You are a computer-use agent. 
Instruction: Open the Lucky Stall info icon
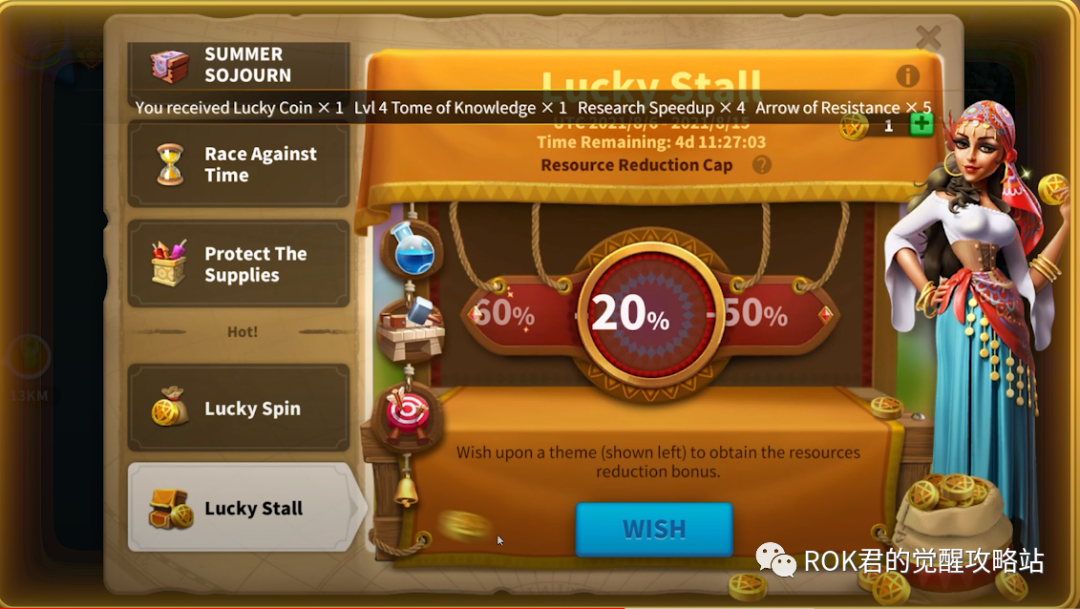point(907,76)
